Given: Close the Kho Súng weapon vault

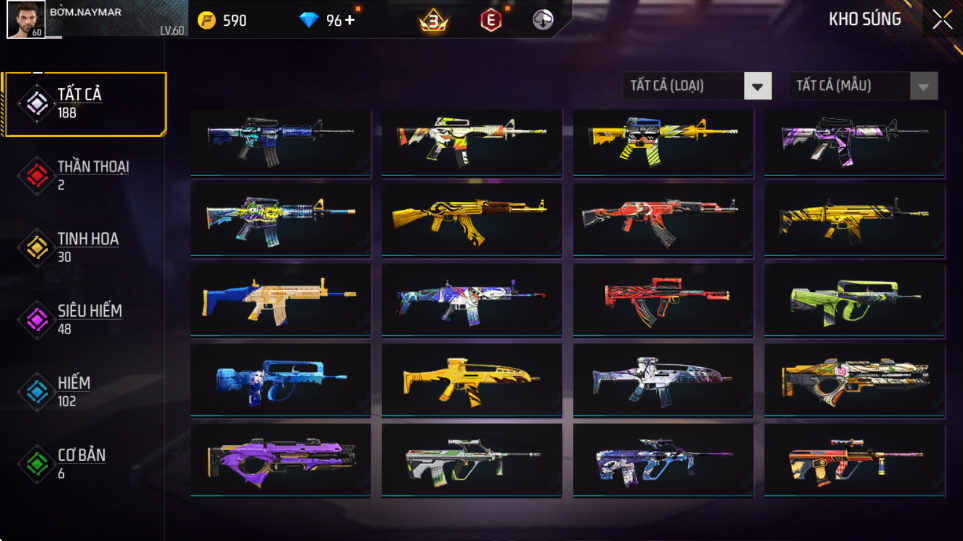Looking at the screenshot, I should click(941, 20).
